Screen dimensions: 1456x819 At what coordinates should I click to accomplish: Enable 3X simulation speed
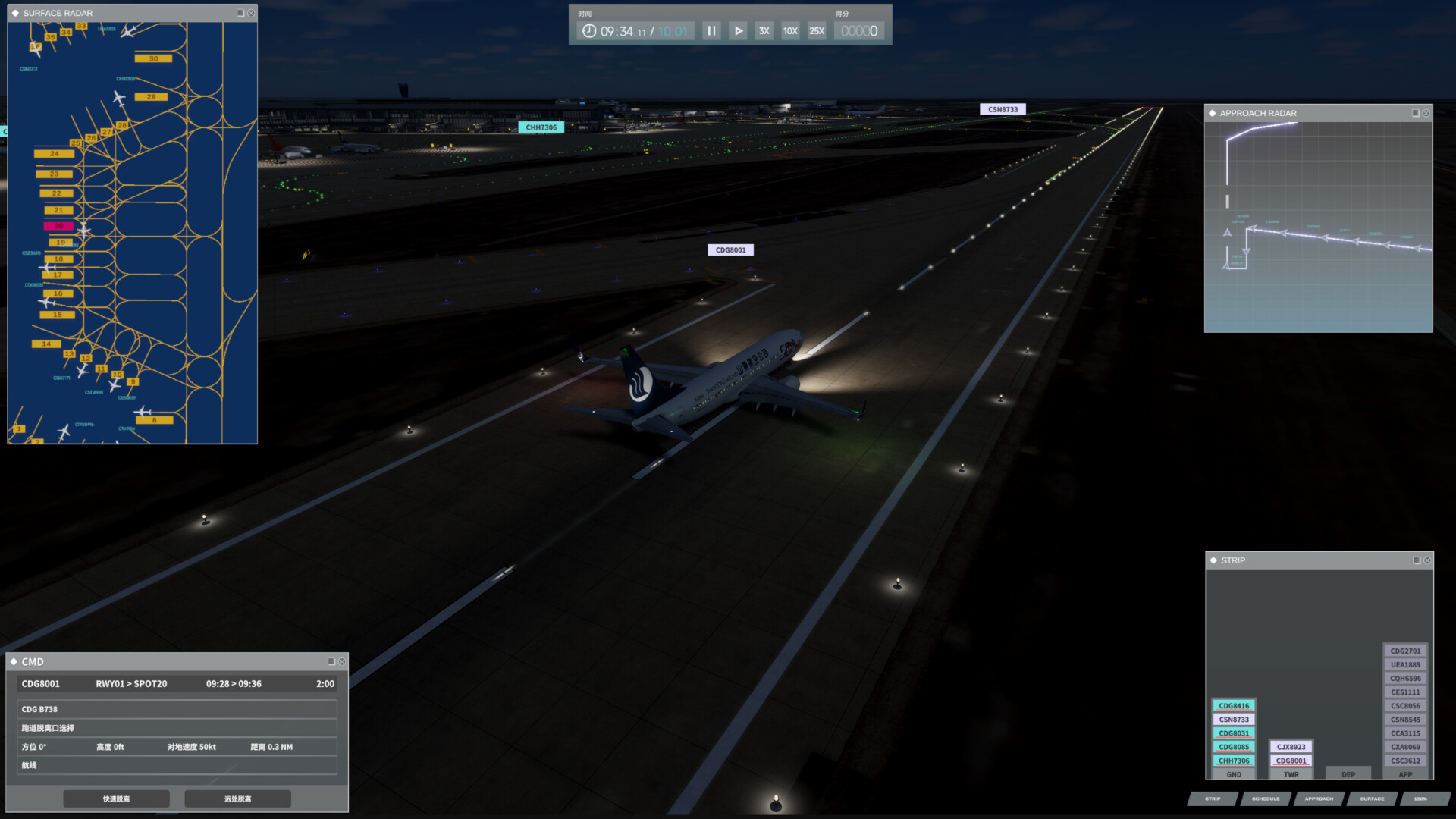(763, 31)
